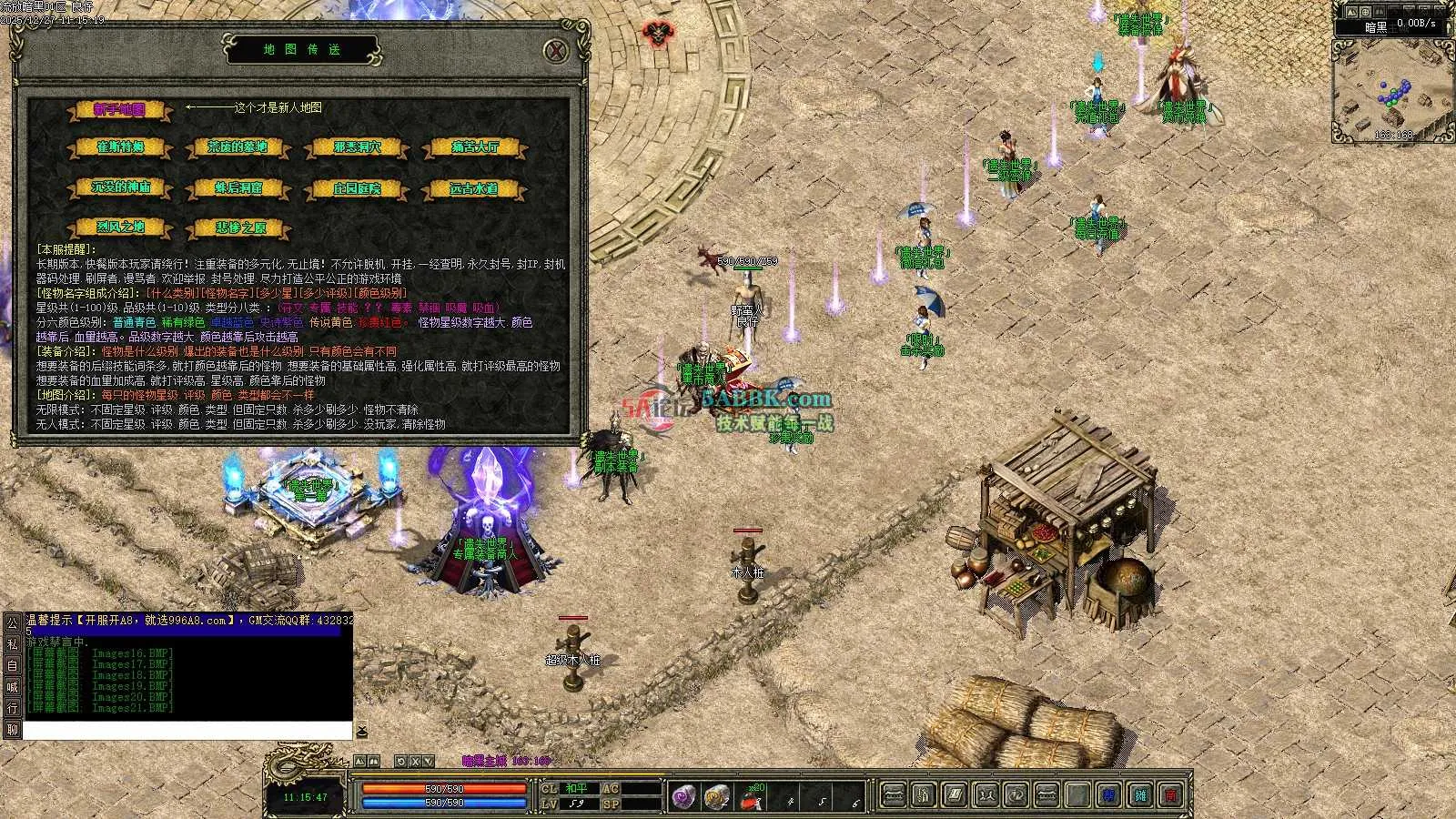Click the white chat input box
Viewport: 1456px width, 819px height.
coord(187,730)
